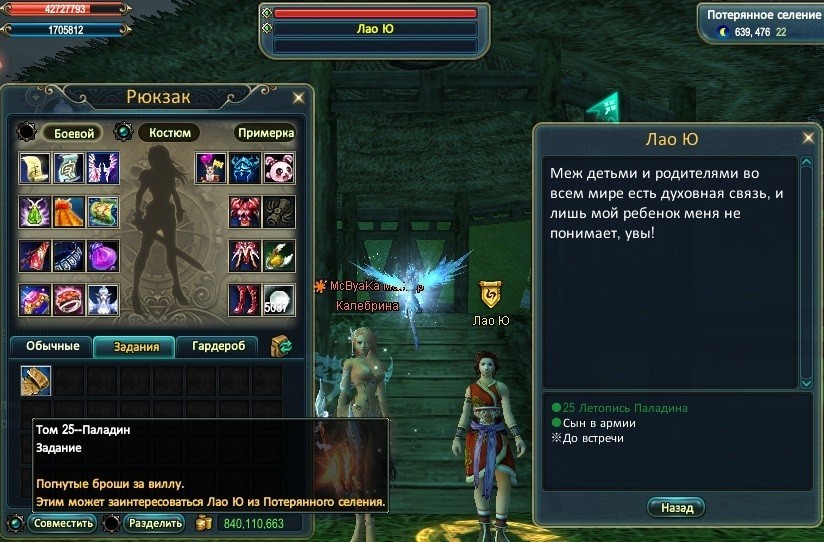Click the Совместить button
824x542 pixels.
(62, 523)
